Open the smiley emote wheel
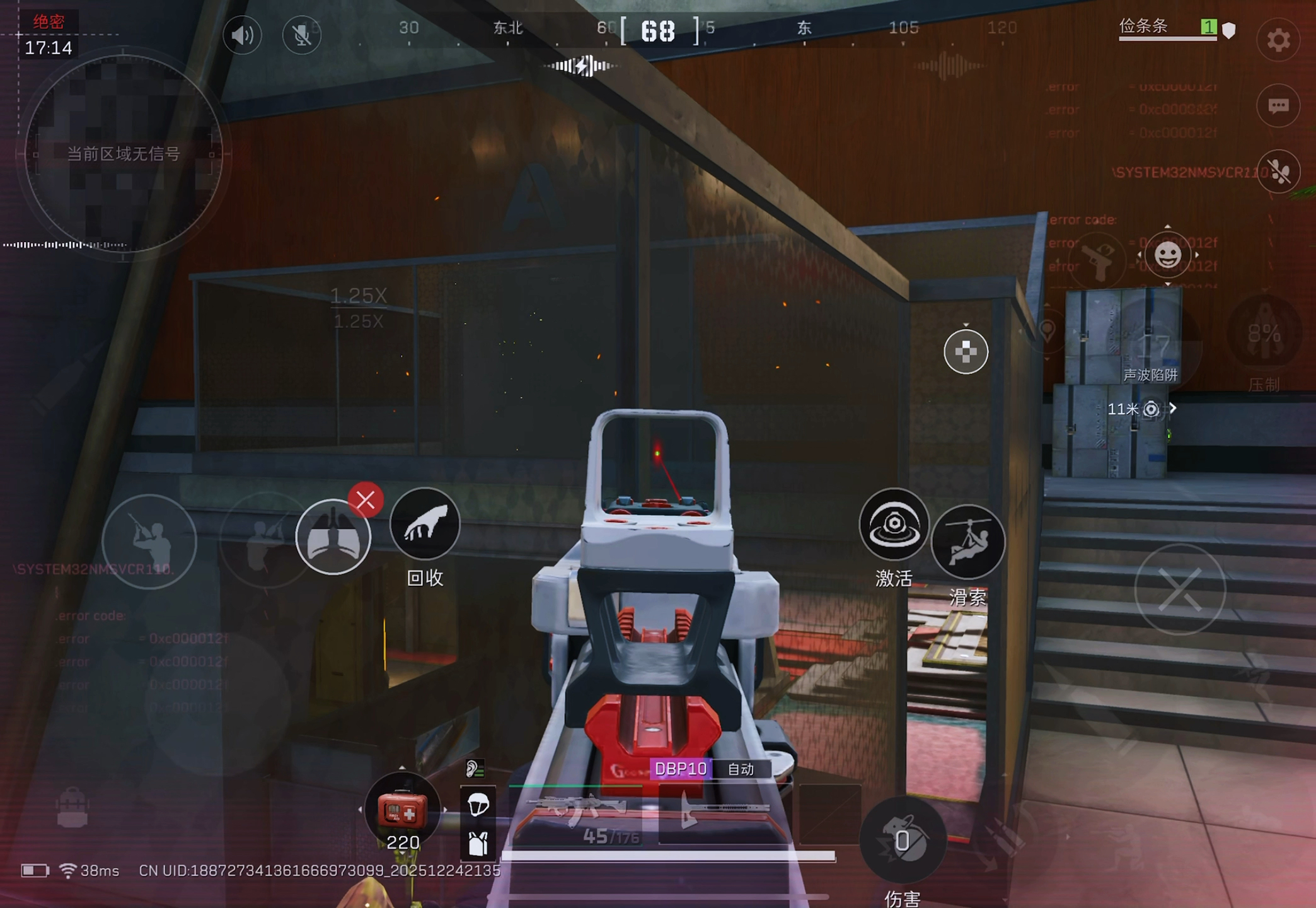 1167,255
